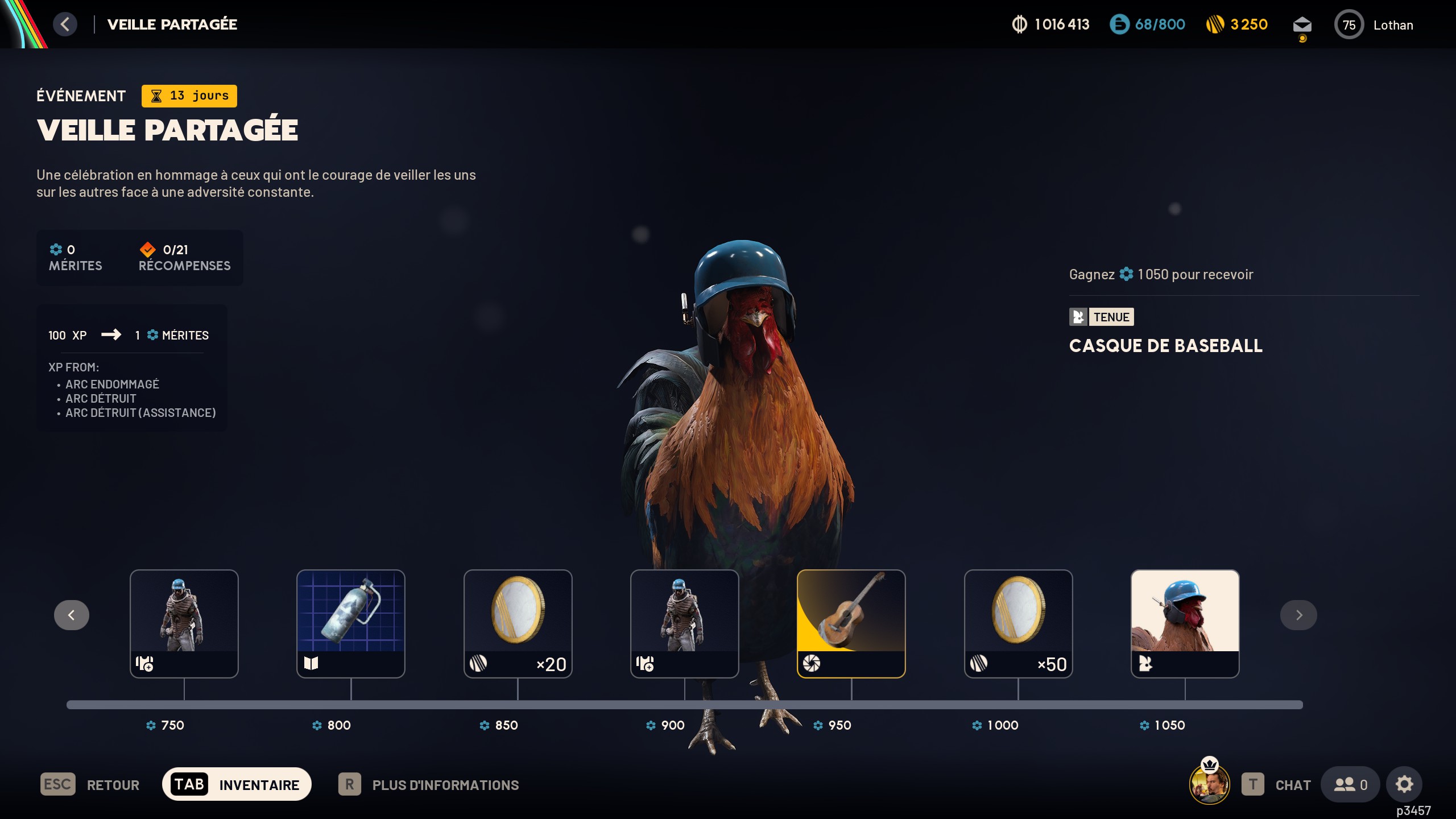The image size is (1456, 819).
Task: Select the x50 coin reward tile
Action: pyautogui.click(x=1018, y=623)
